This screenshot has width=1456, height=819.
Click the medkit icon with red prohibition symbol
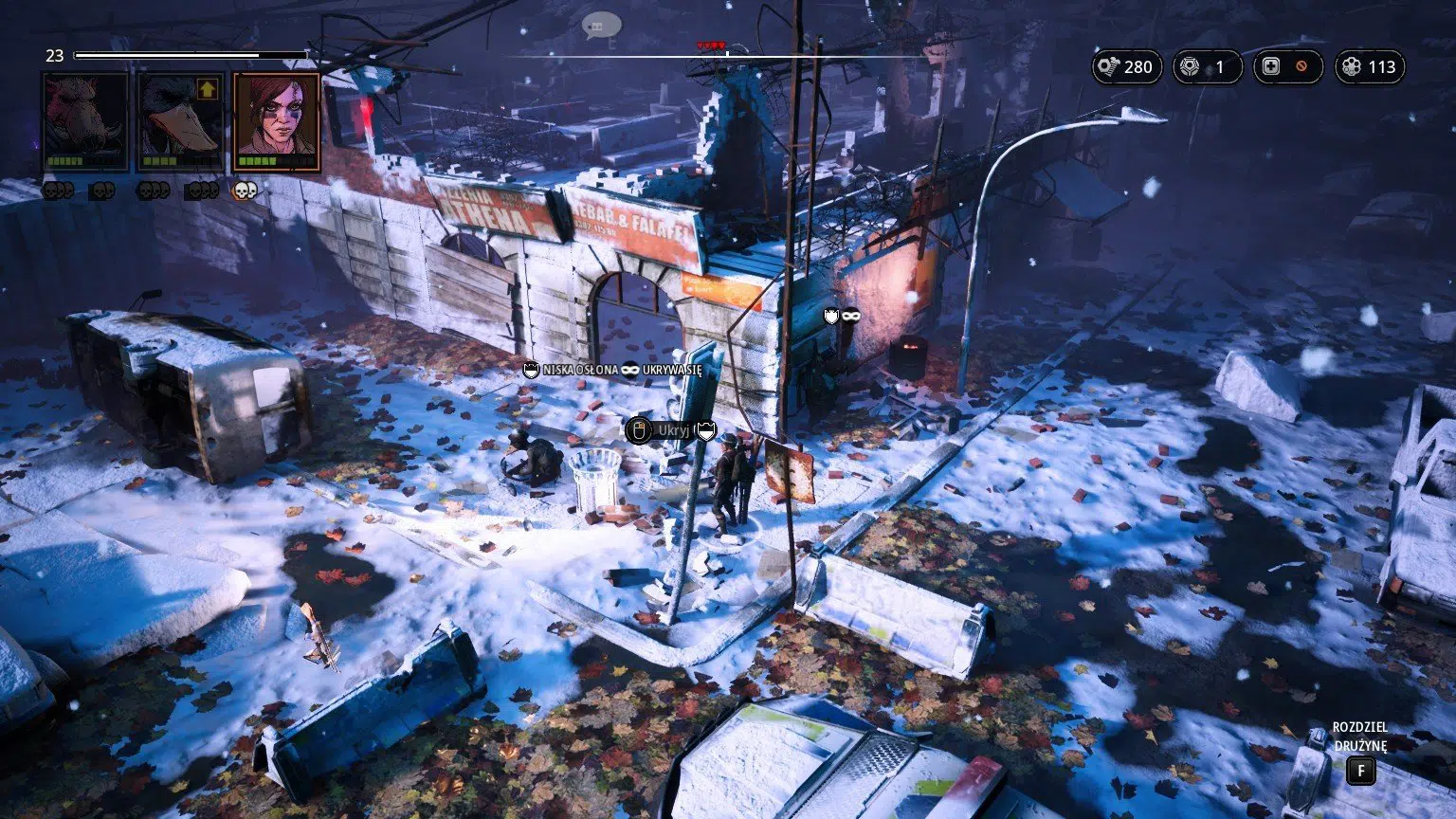click(x=1270, y=66)
